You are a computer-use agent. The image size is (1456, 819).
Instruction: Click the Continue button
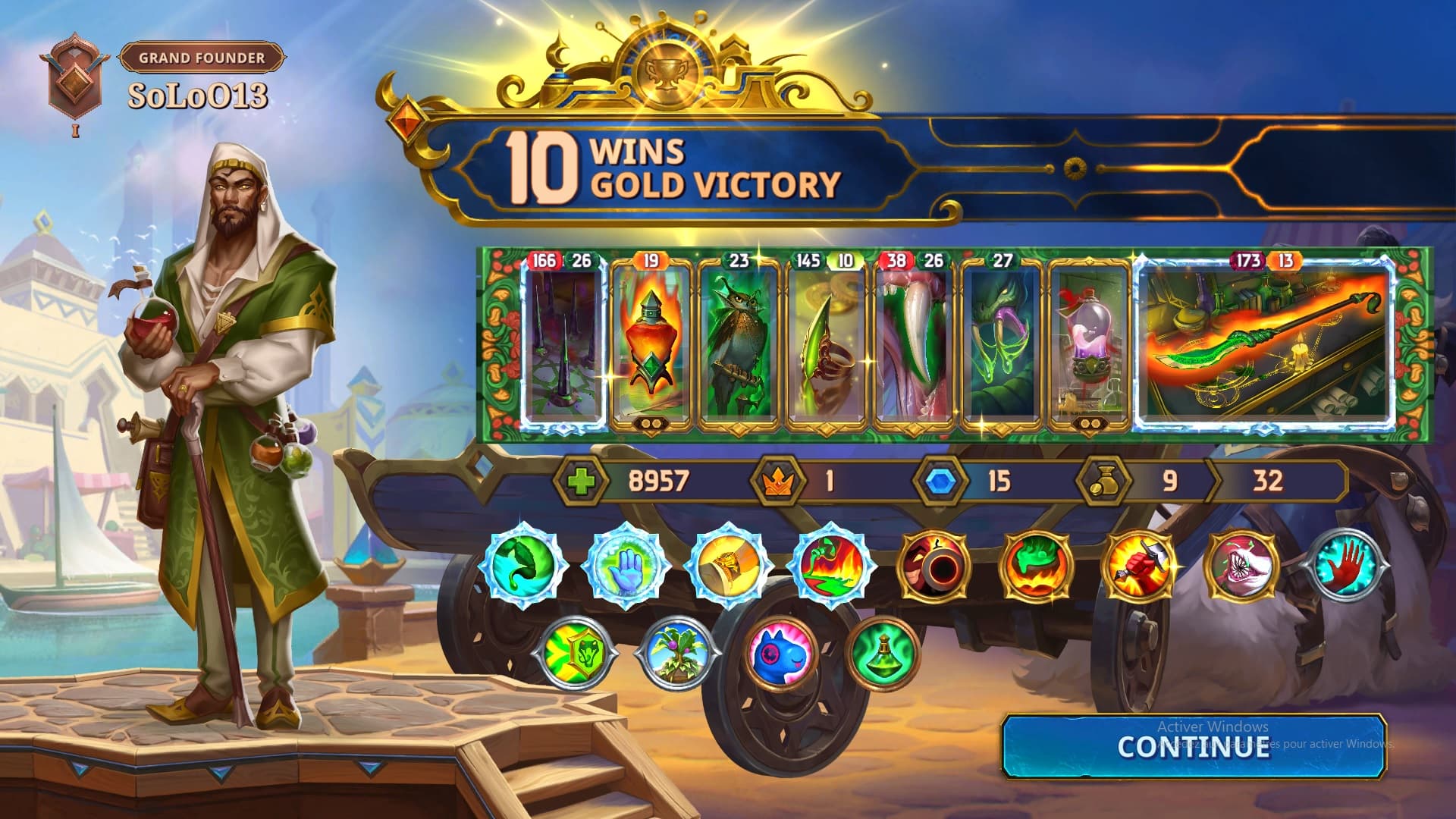(1194, 747)
